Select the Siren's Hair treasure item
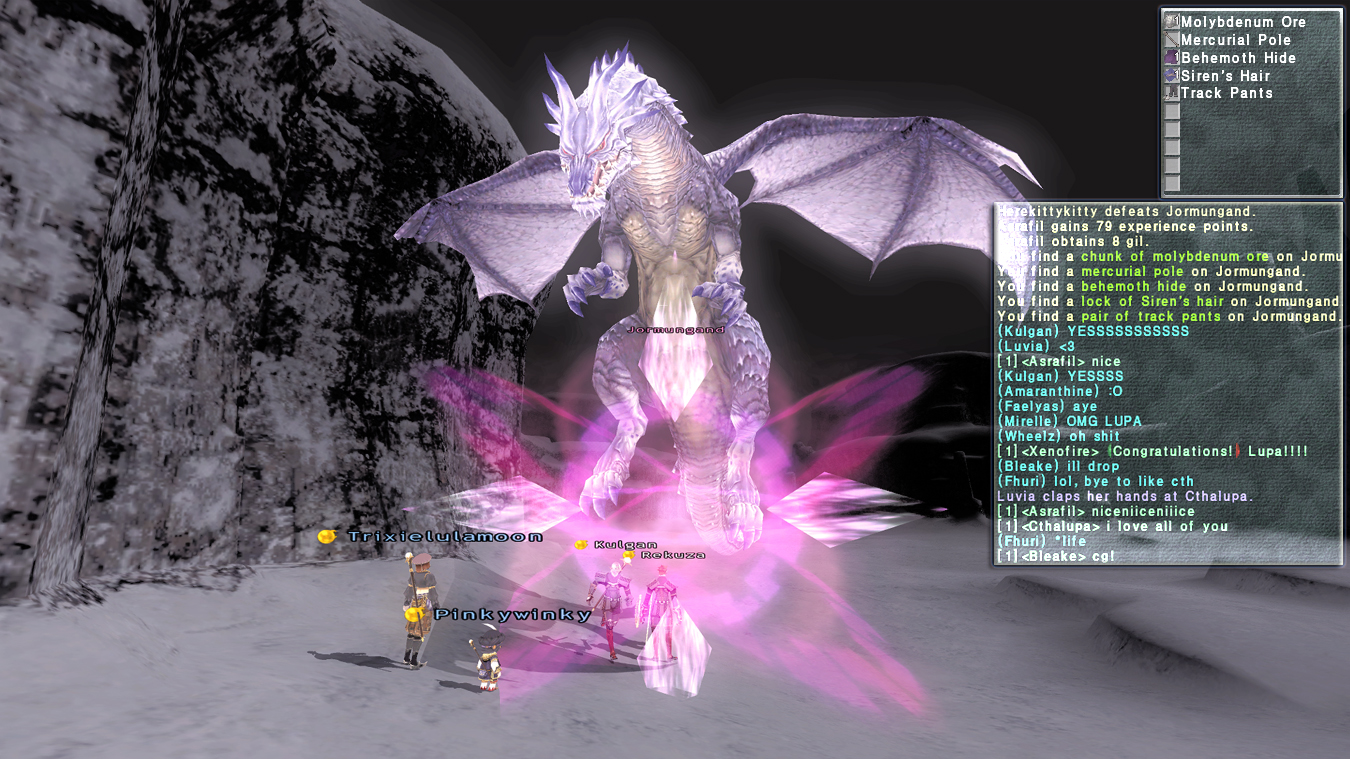Screen dimensions: 1350x759 click(x=1225, y=76)
